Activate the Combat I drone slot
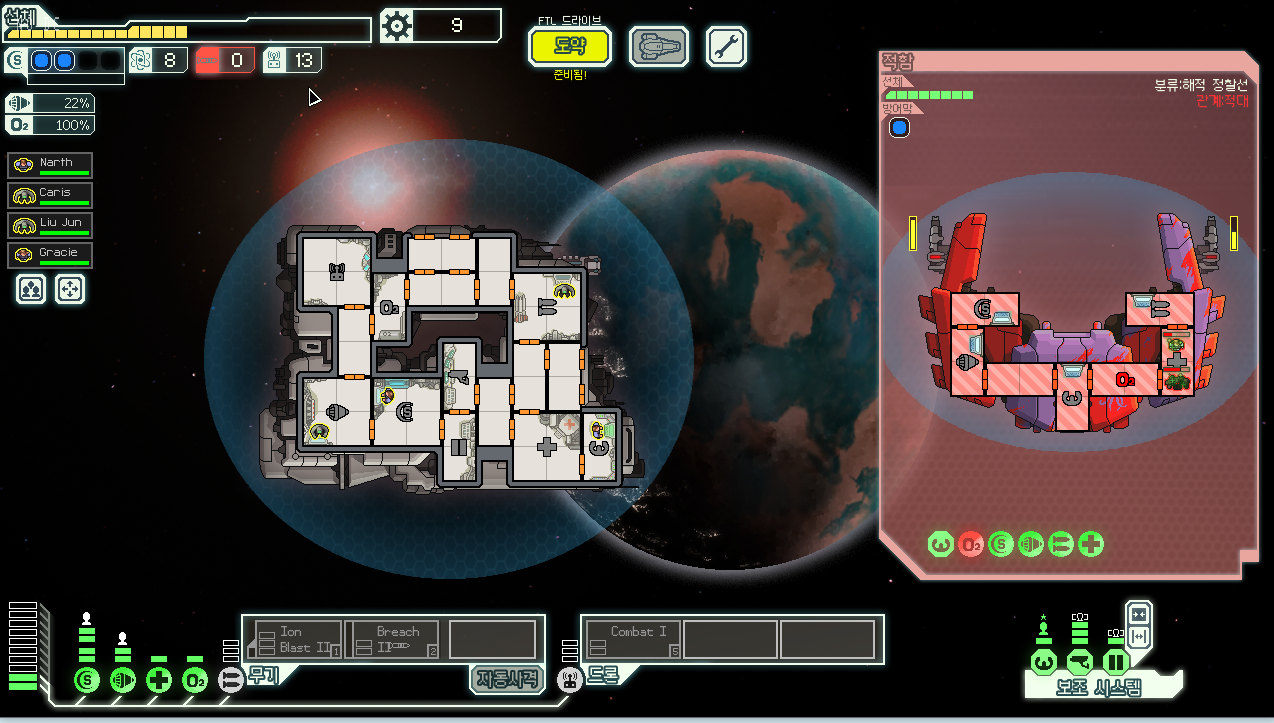Image resolution: width=1274 pixels, height=723 pixels. (x=633, y=639)
